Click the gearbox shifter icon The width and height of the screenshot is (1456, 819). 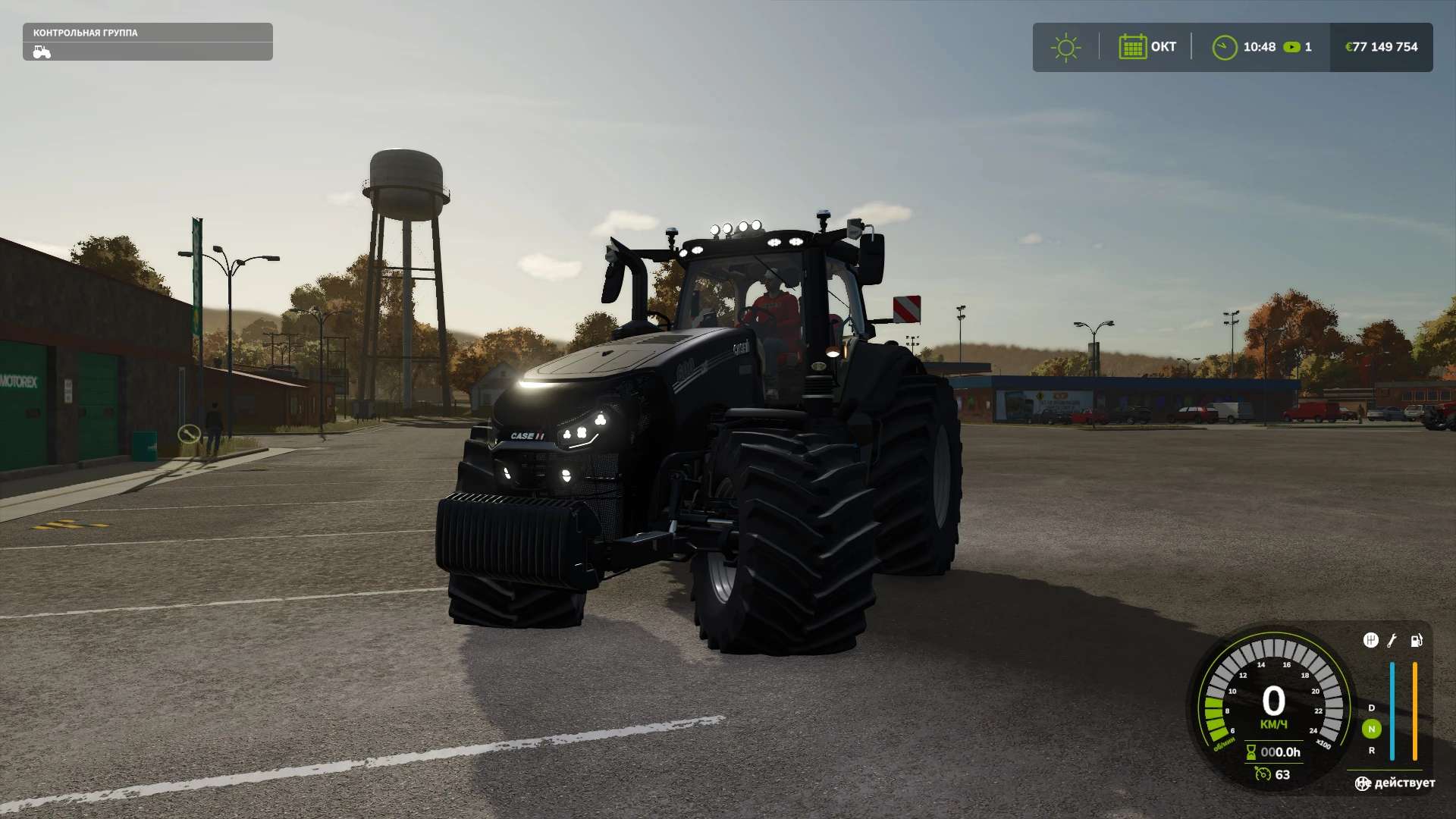pos(1370,640)
